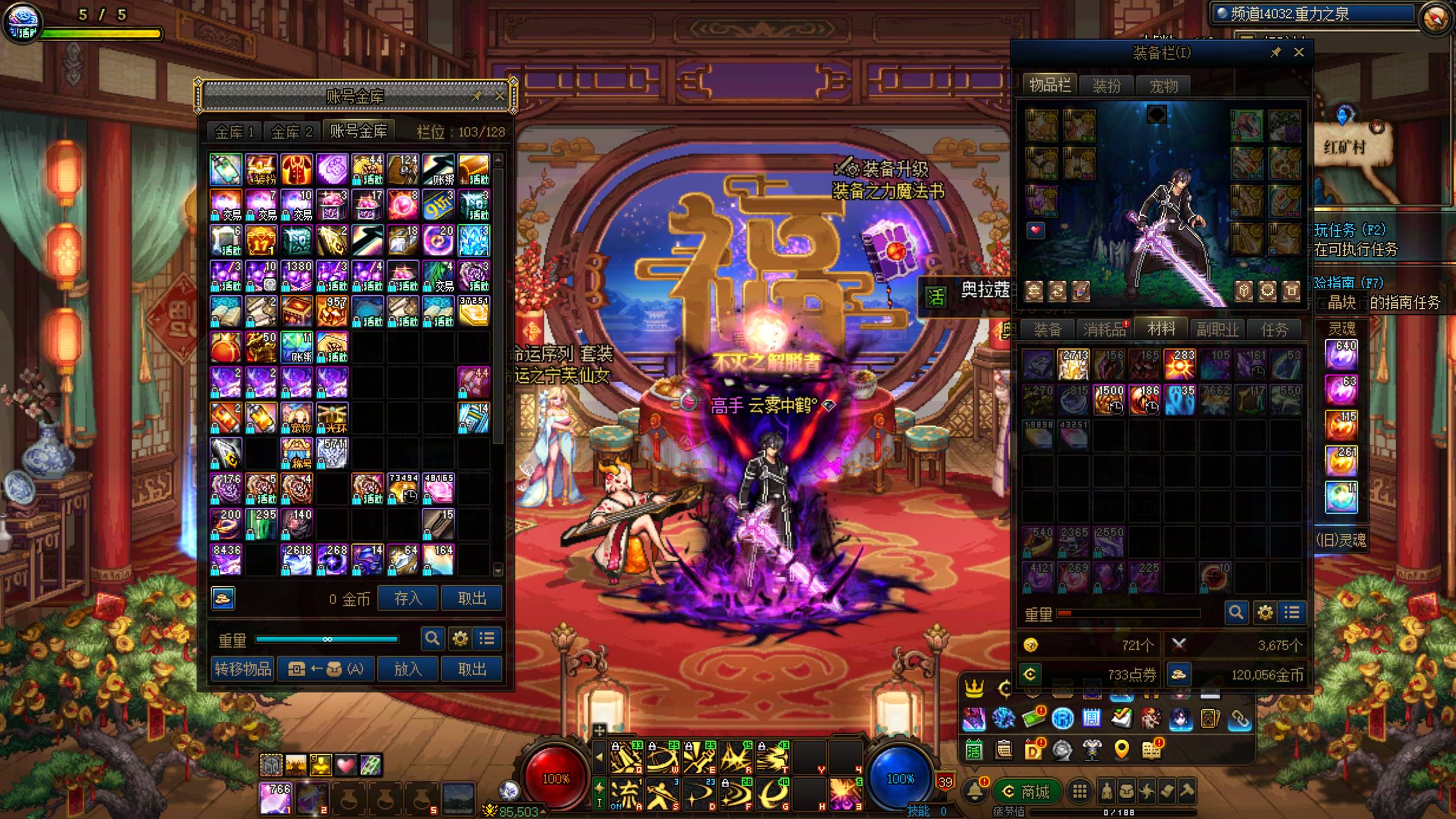Open the 装扮 avatar tab
The width and height of the screenshot is (1456, 819).
pyautogui.click(x=1107, y=86)
